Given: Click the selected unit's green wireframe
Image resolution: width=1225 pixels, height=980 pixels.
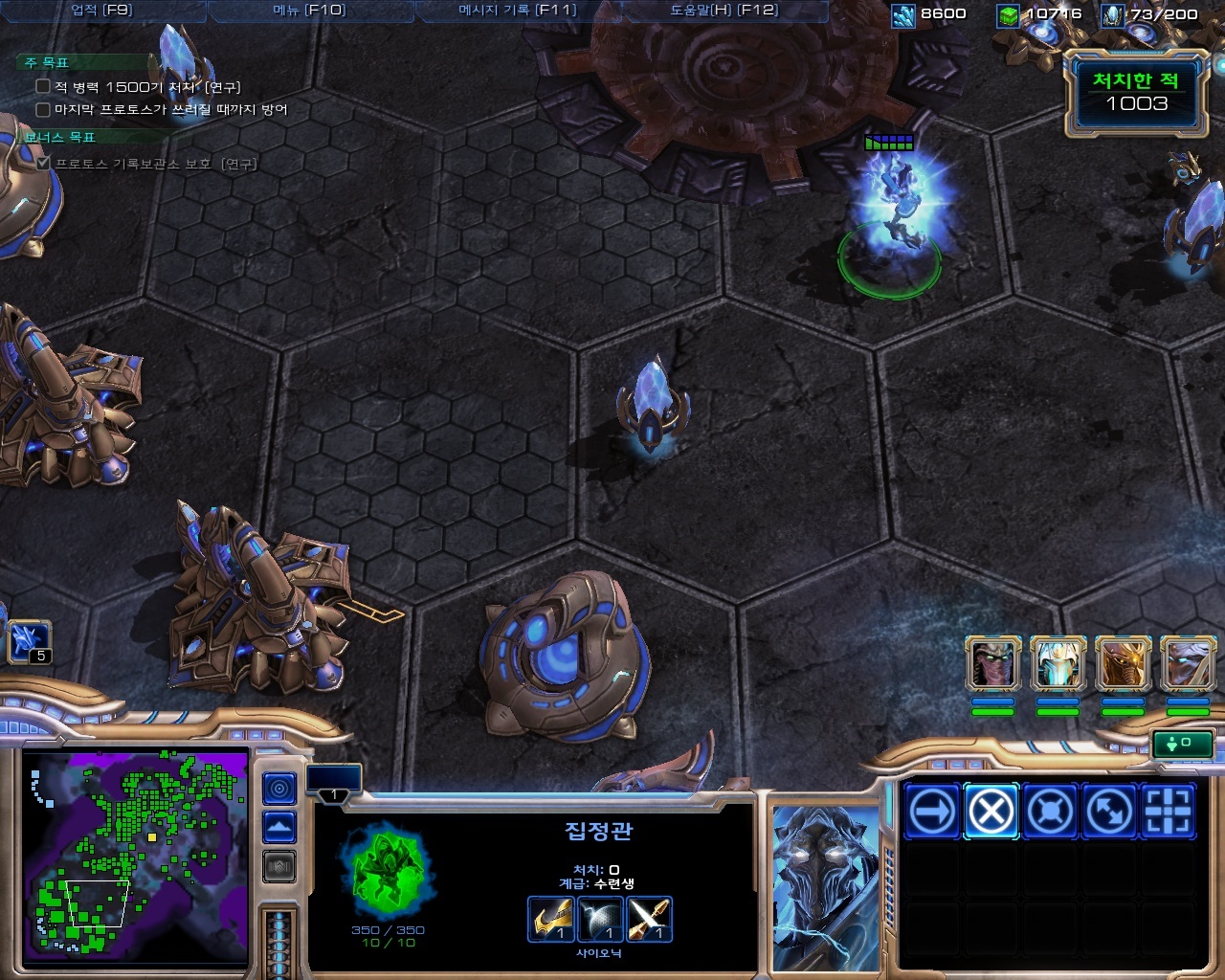Looking at the screenshot, I should pyautogui.click(x=388, y=872).
